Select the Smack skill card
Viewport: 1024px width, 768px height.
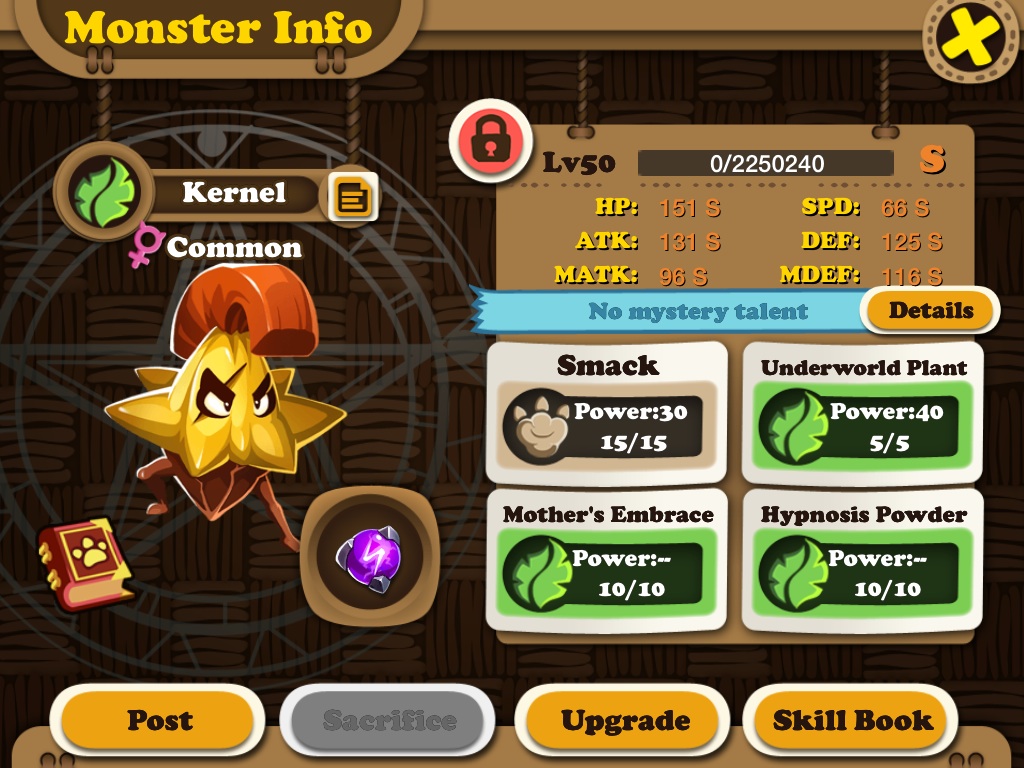tap(607, 413)
